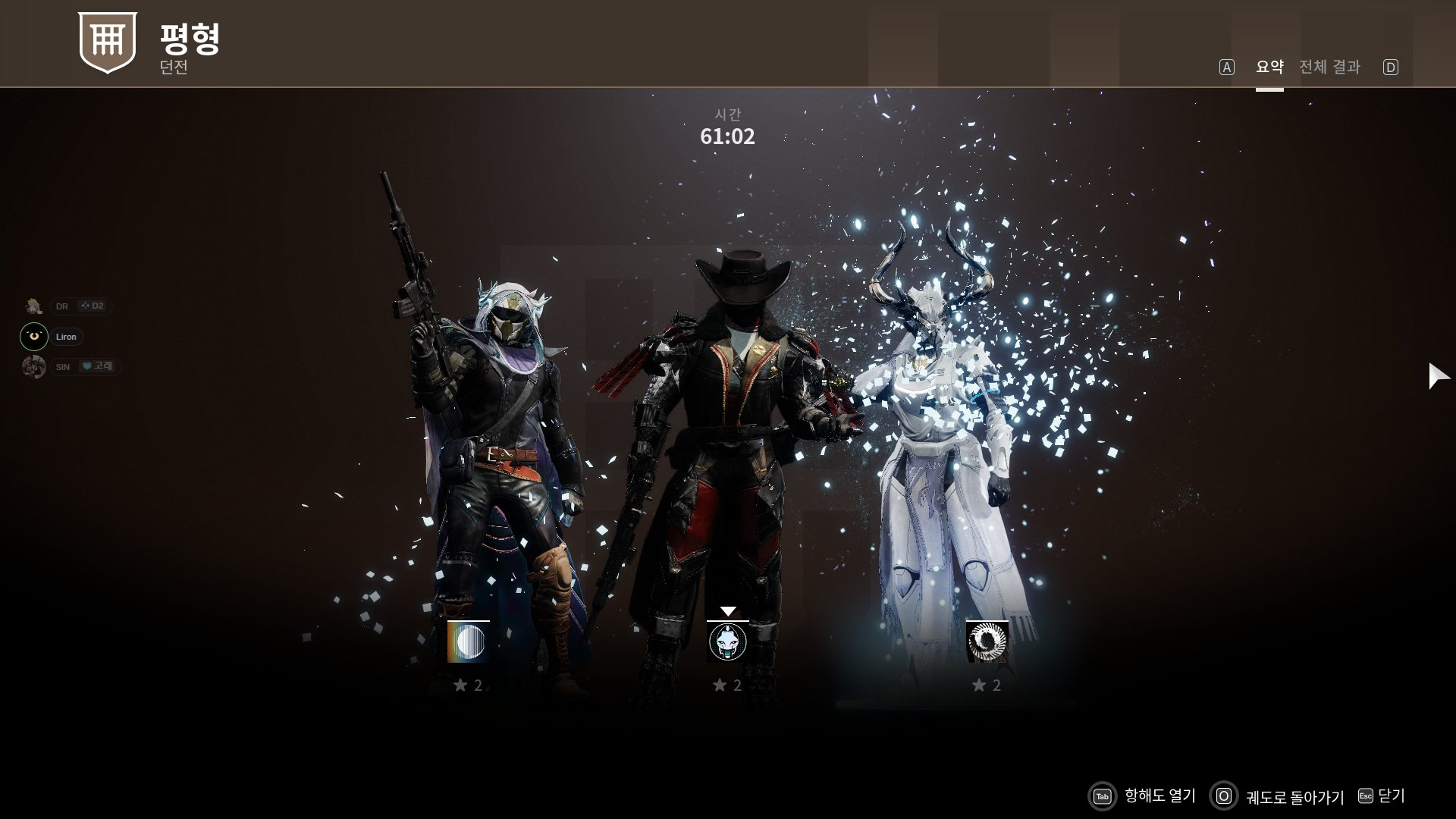Select the gradient half-circle emblem of the left guardian
Image resolution: width=1456 pixels, height=819 pixels.
[468, 642]
